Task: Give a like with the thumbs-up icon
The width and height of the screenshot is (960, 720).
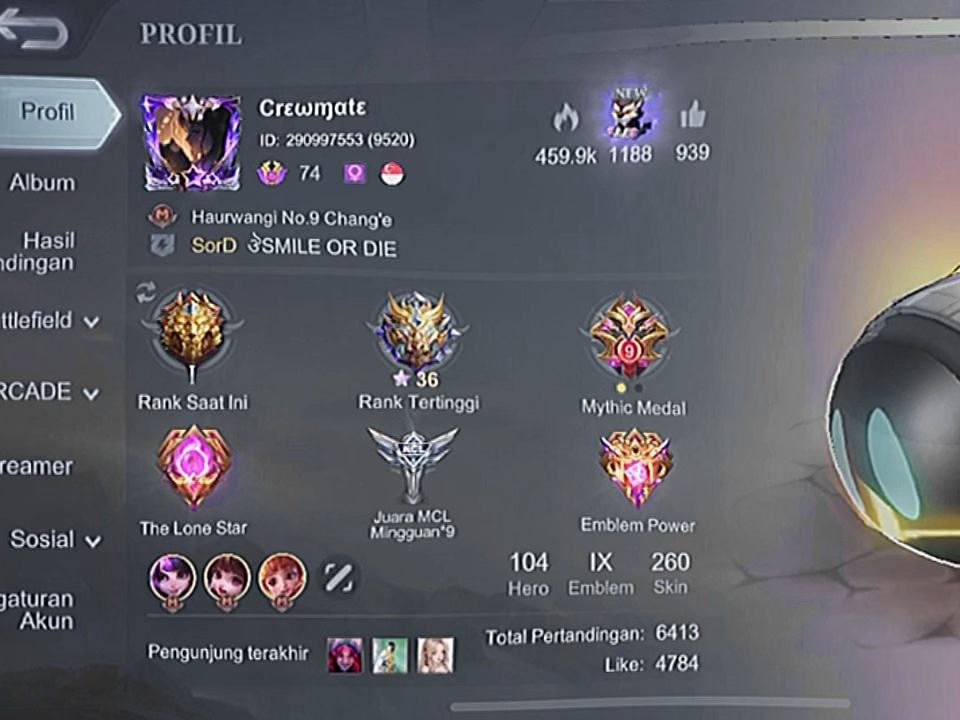Action: click(693, 117)
